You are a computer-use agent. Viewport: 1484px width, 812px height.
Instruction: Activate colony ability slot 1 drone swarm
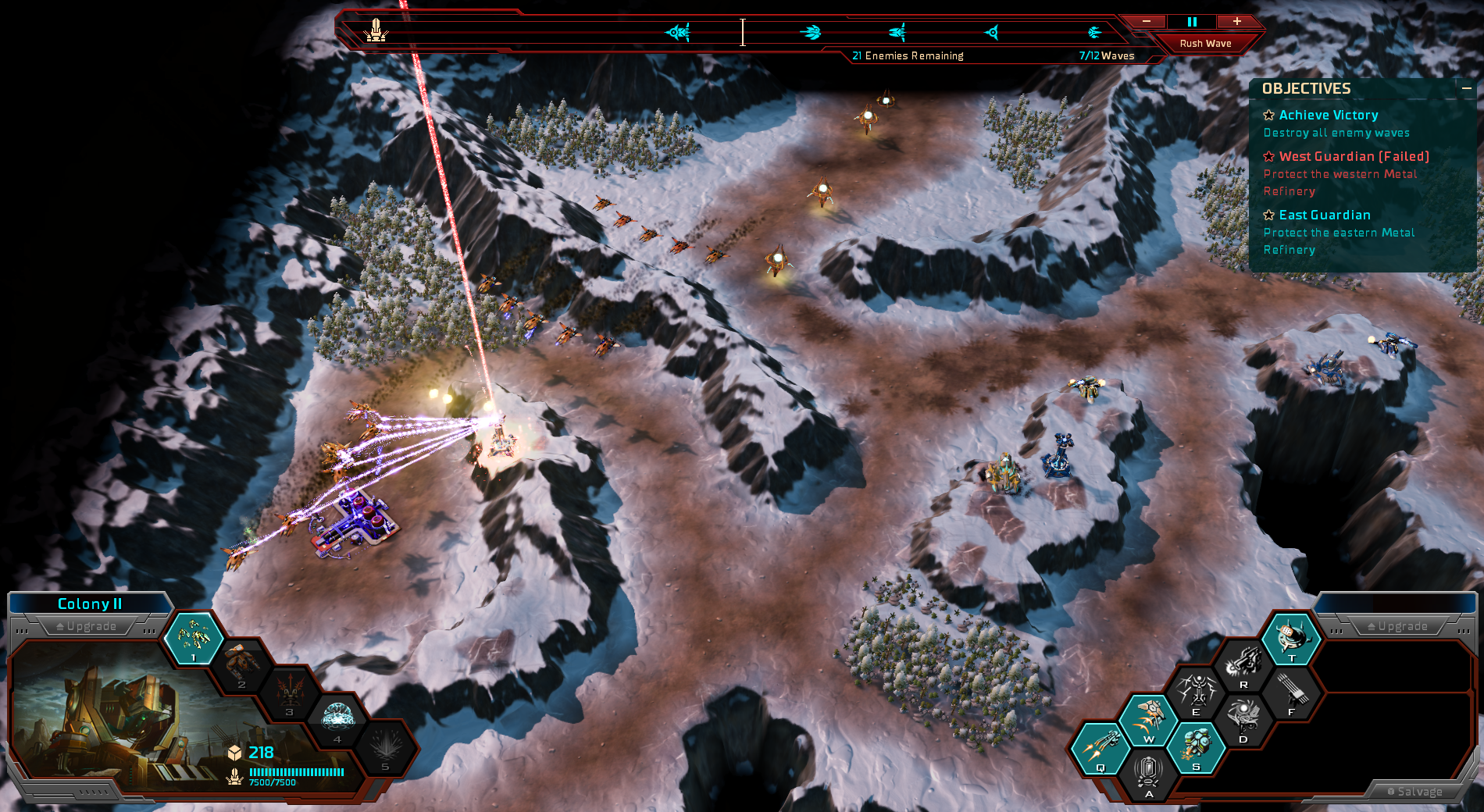pos(194,638)
